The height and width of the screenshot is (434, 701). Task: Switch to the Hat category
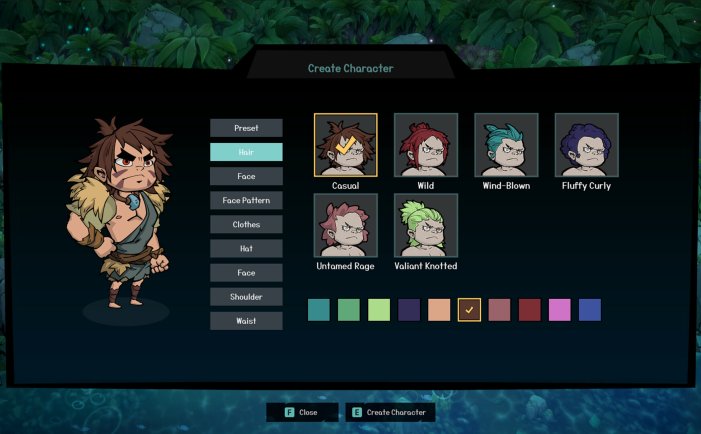point(246,248)
